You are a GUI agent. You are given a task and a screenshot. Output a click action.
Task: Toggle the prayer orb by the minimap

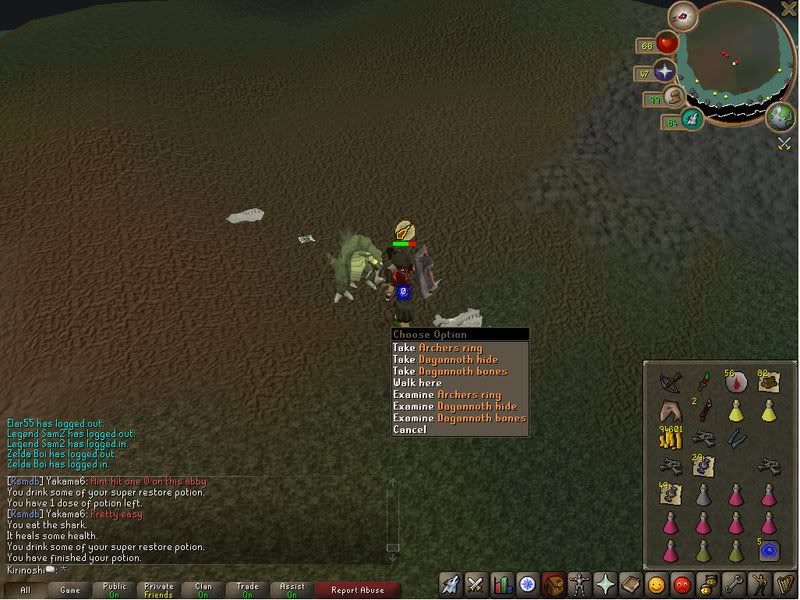tap(666, 71)
